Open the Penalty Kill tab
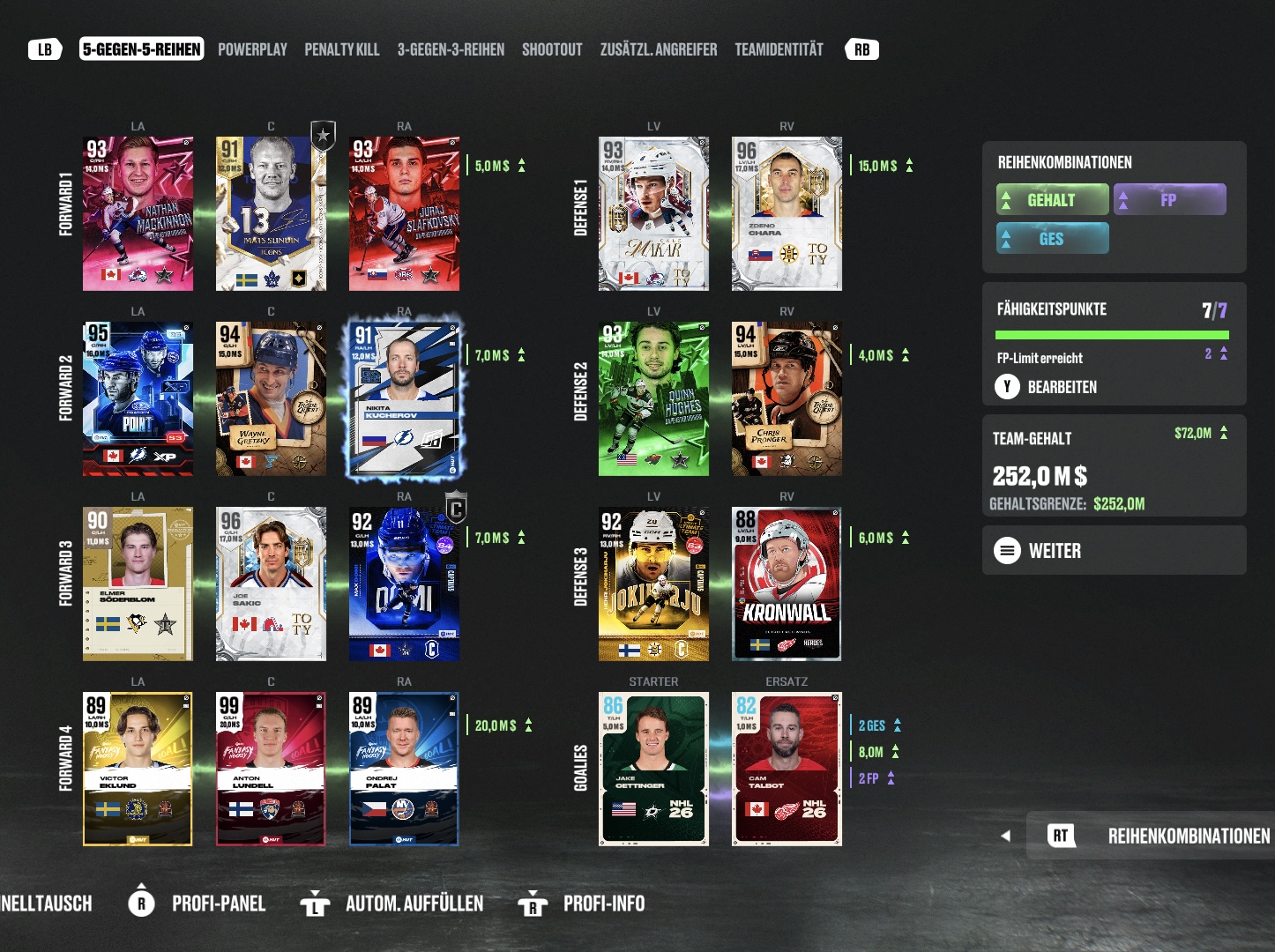1275x952 pixels. click(342, 49)
